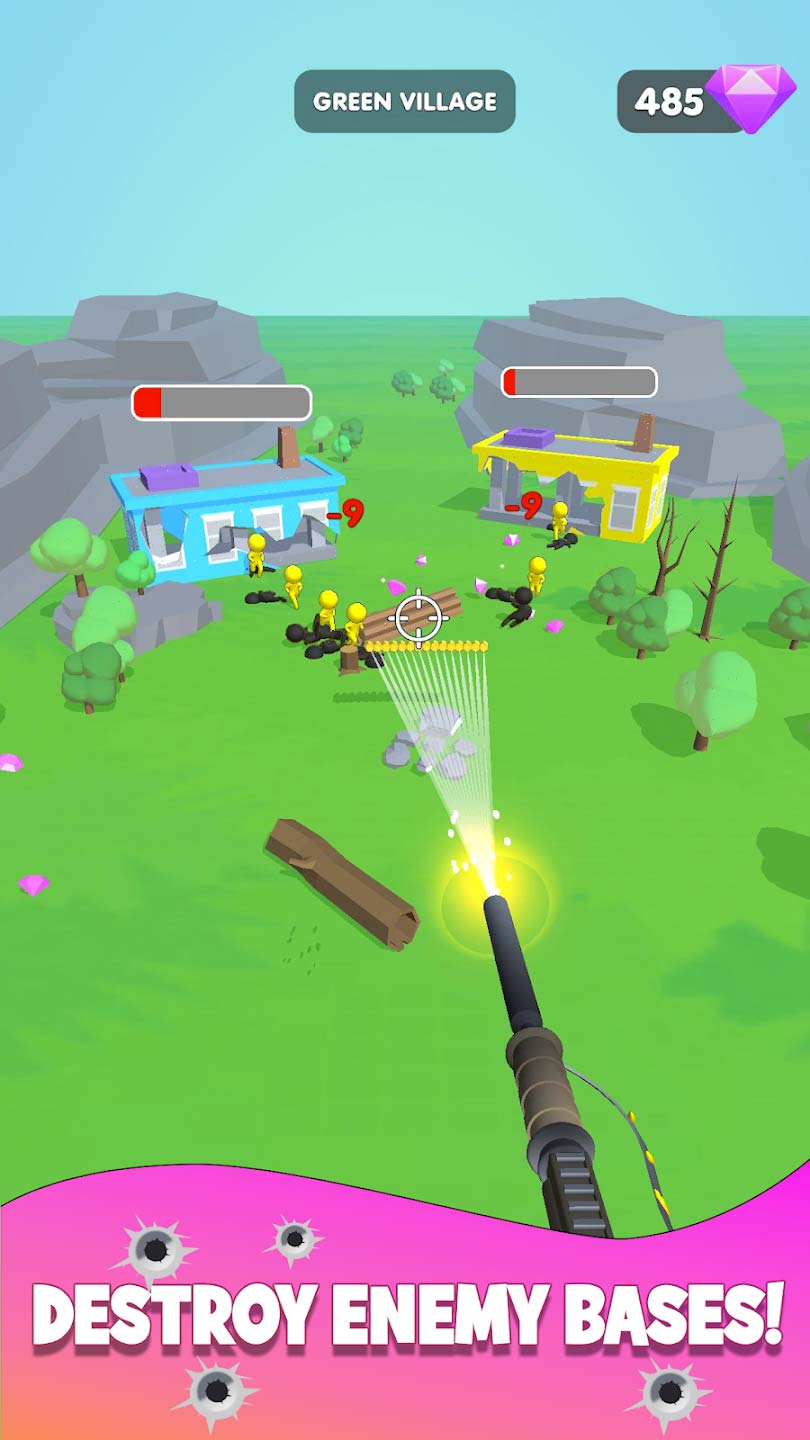Screen dimensions: 810x1440
Task: Select the Green Village level label
Action: [x=404, y=101]
